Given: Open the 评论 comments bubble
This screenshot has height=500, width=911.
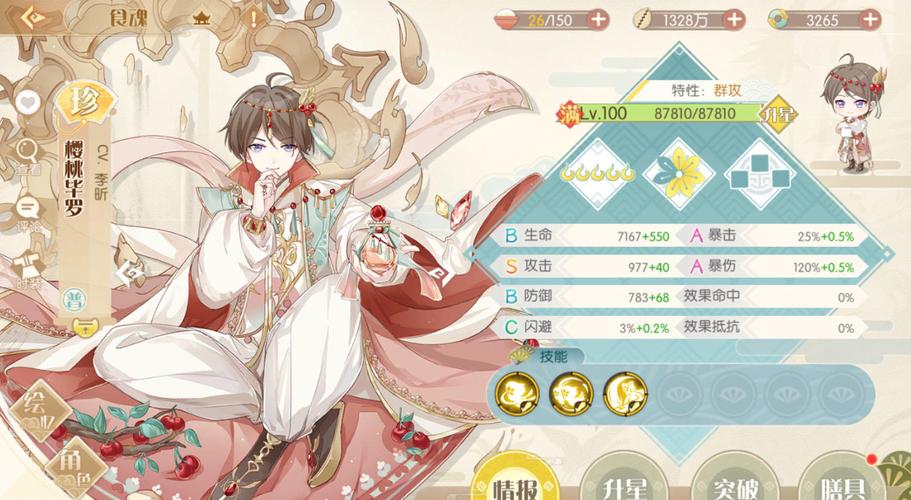Looking at the screenshot, I should (29, 210).
